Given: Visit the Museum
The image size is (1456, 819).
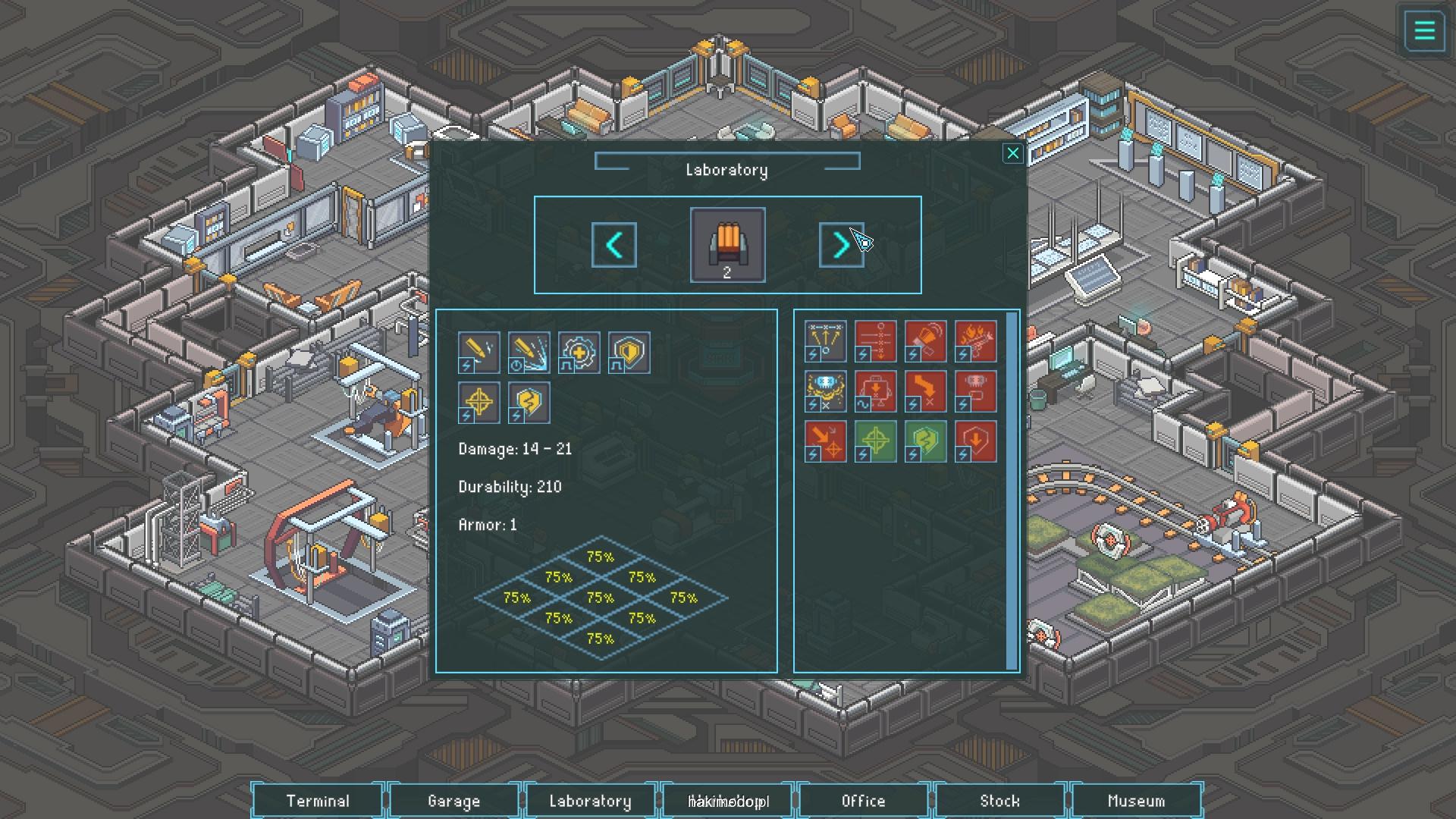Looking at the screenshot, I should (1135, 801).
